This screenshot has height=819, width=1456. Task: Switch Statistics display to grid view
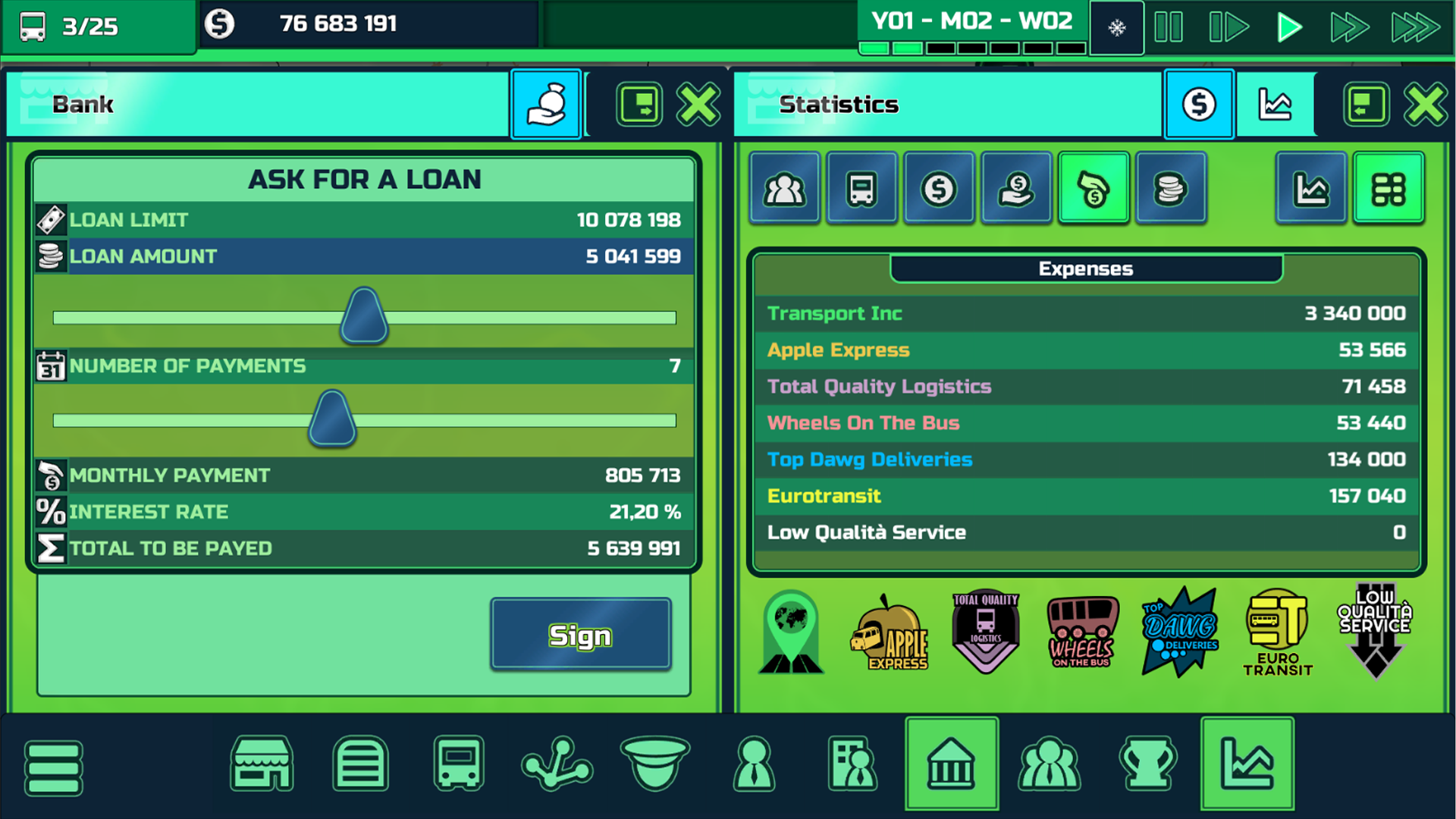tap(1389, 187)
